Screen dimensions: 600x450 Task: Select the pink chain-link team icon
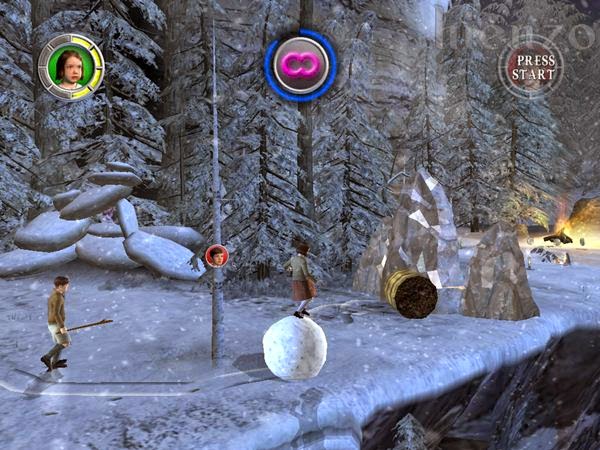(x=300, y=65)
